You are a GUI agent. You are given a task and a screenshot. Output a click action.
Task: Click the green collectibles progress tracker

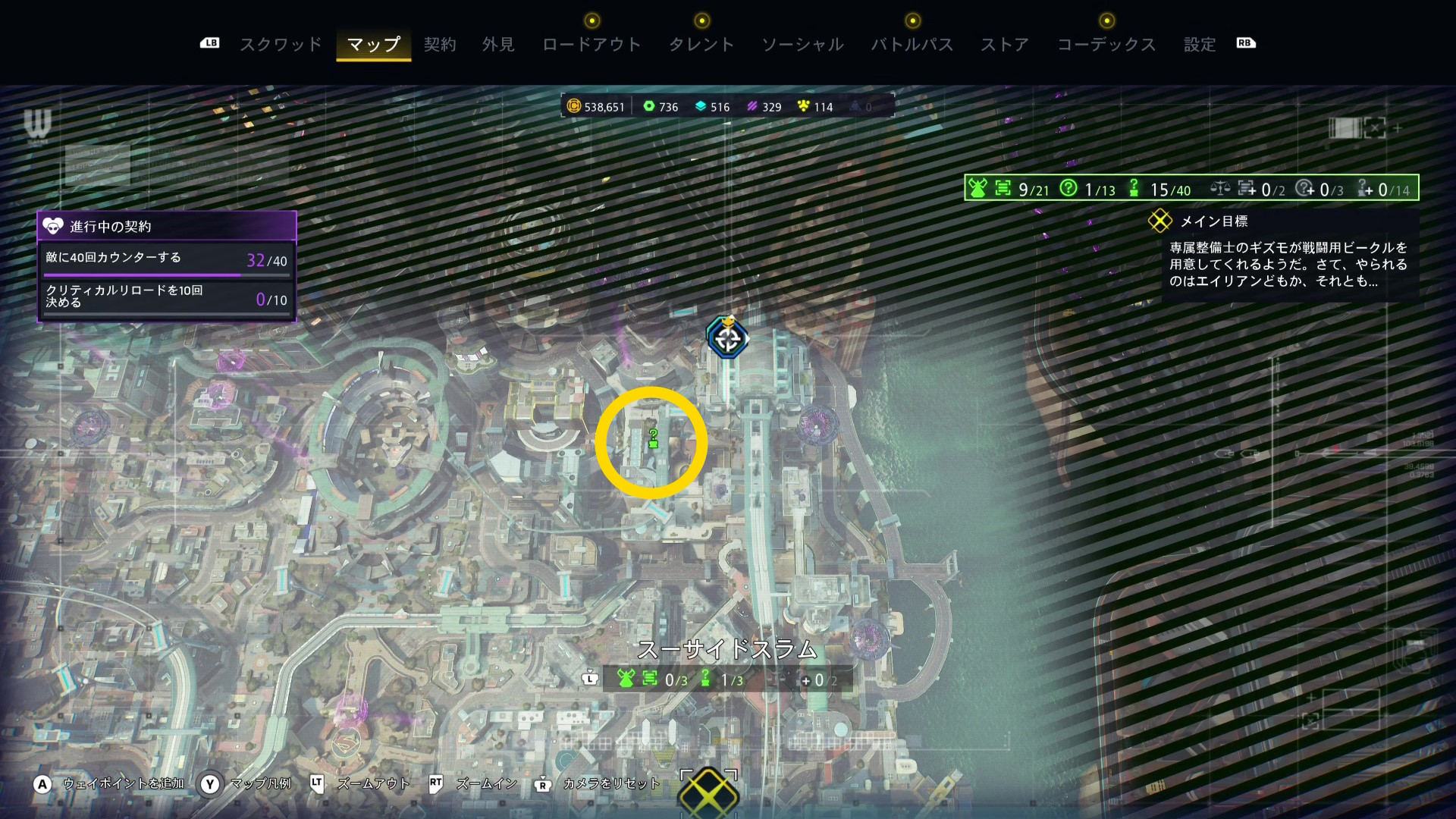pyautogui.click(x=1191, y=188)
